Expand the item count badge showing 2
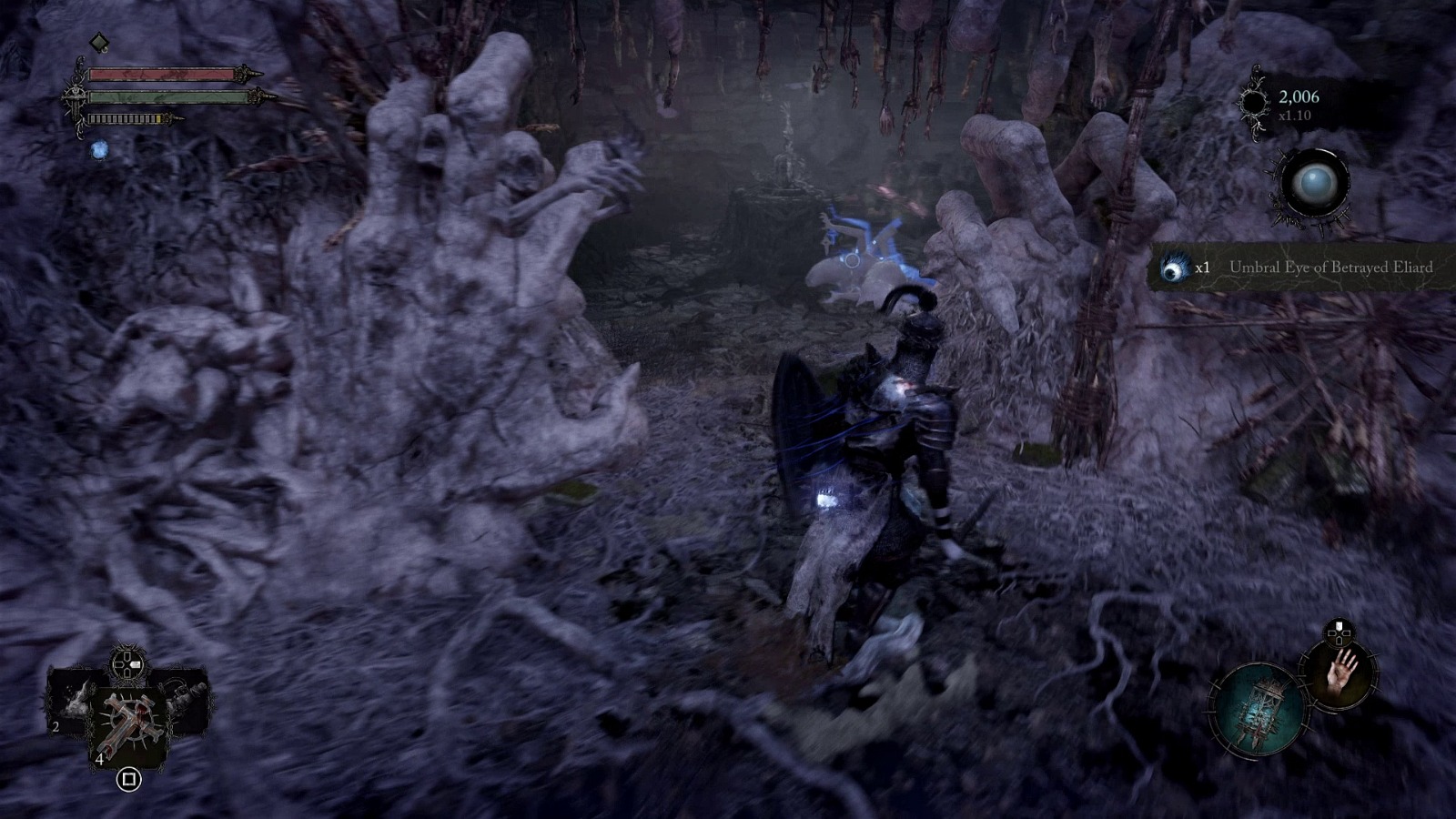The width and height of the screenshot is (1456, 819). tap(56, 726)
